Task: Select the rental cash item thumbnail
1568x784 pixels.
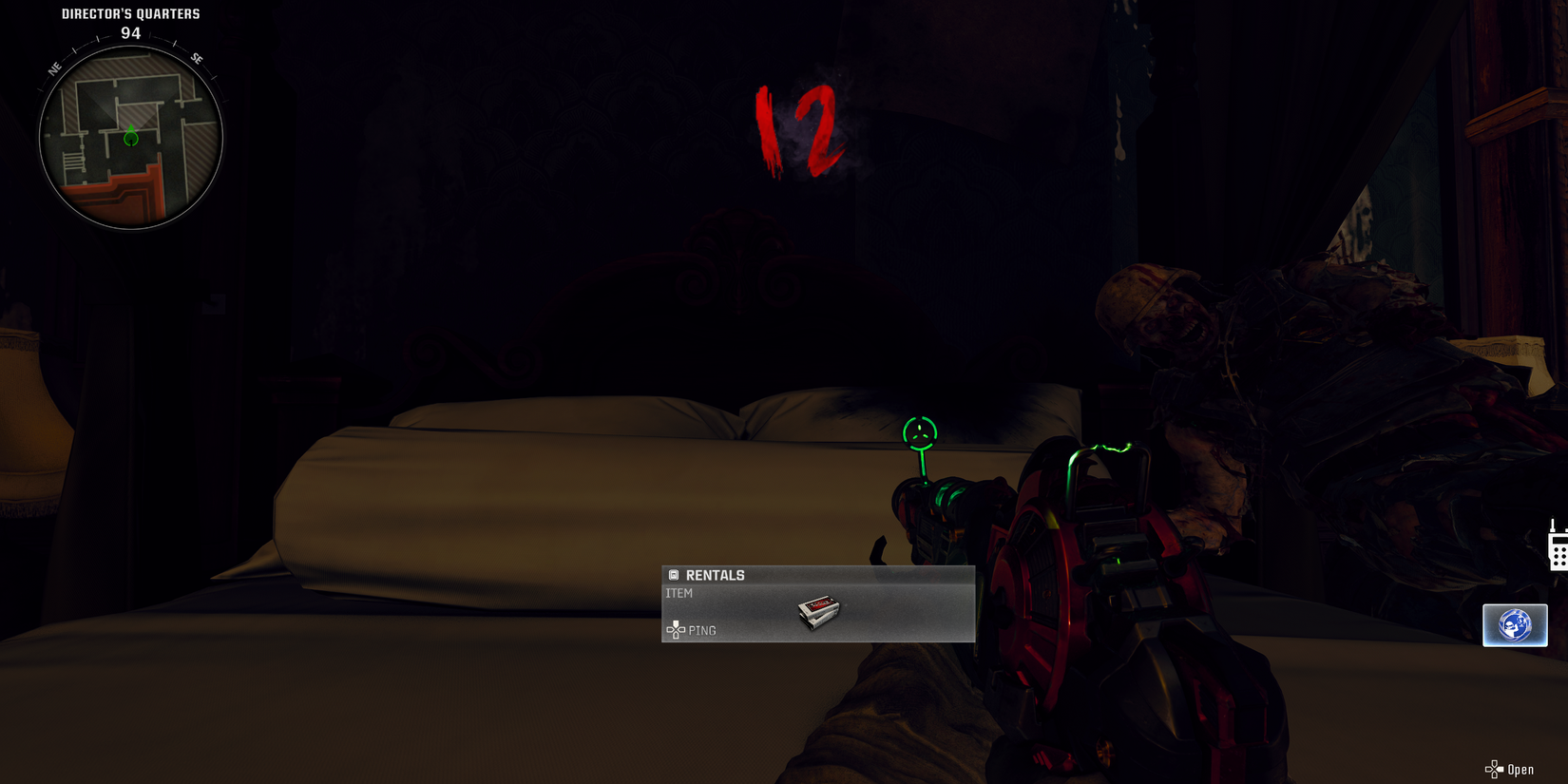Action: tap(818, 613)
